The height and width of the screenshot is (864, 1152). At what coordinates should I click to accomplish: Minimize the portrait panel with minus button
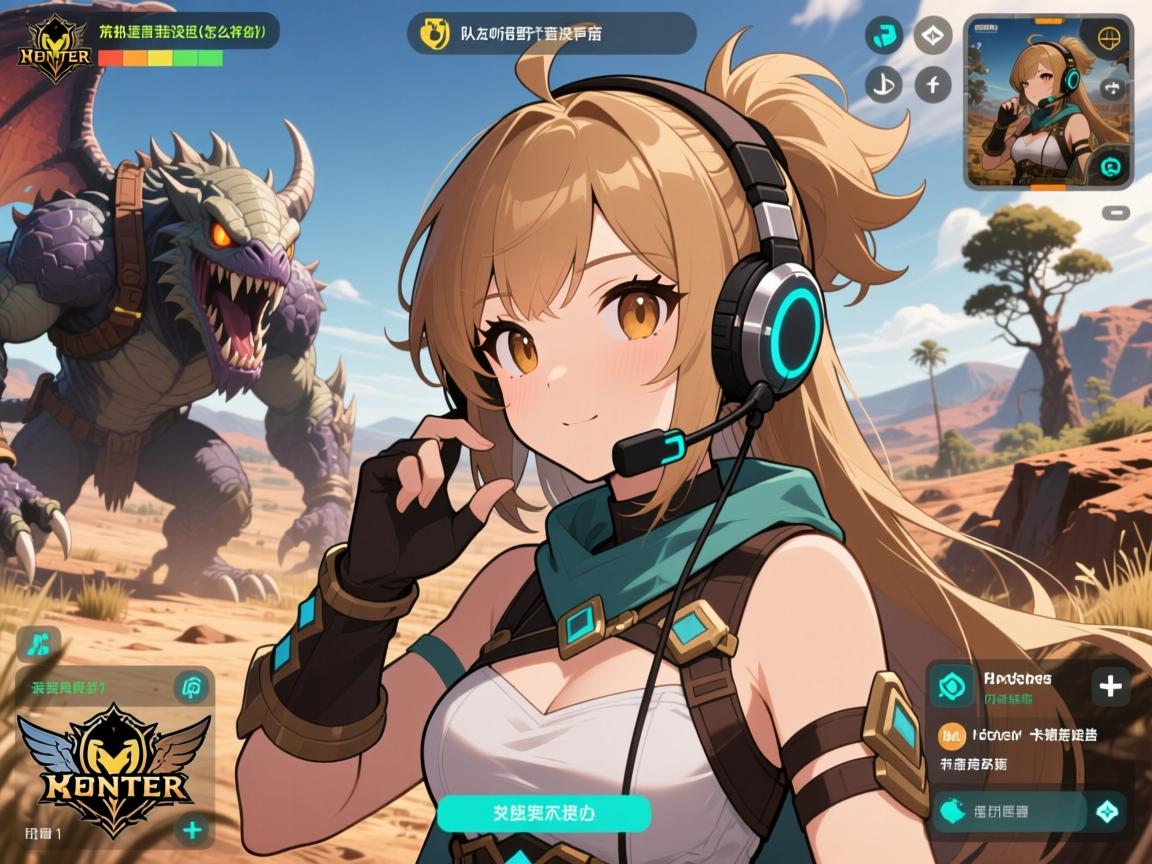1118,212
